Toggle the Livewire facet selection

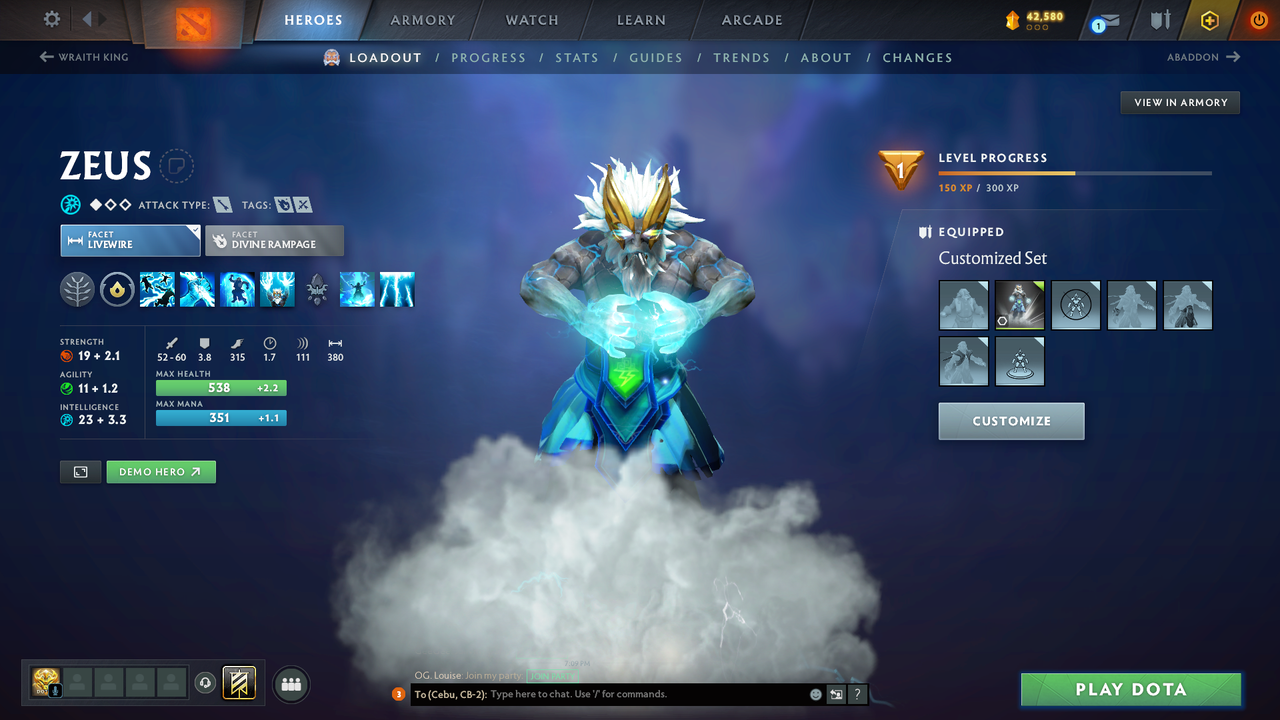130,240
